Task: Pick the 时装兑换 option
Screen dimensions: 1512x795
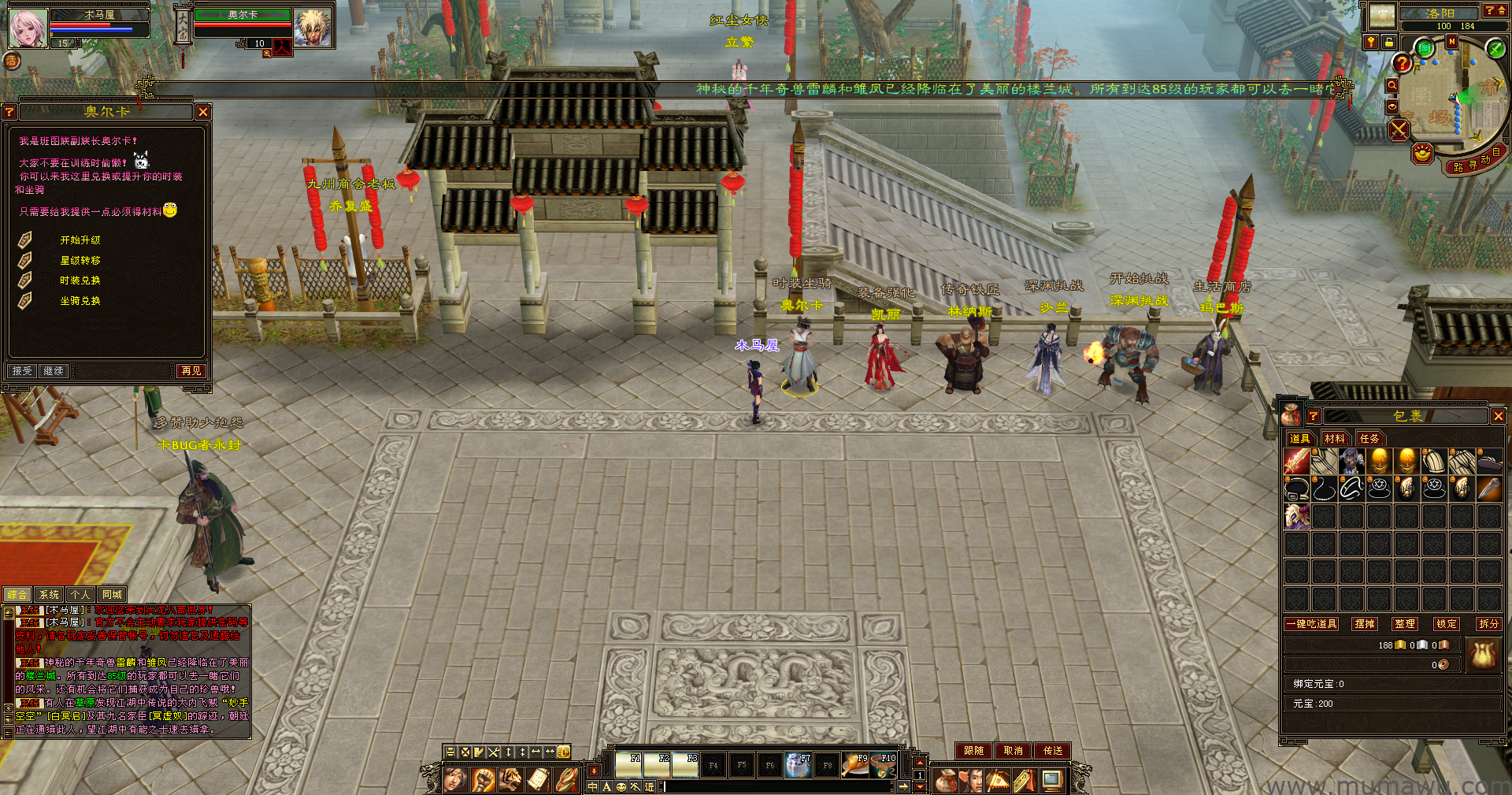Action: pyautogui.click(x=80, y=280)
